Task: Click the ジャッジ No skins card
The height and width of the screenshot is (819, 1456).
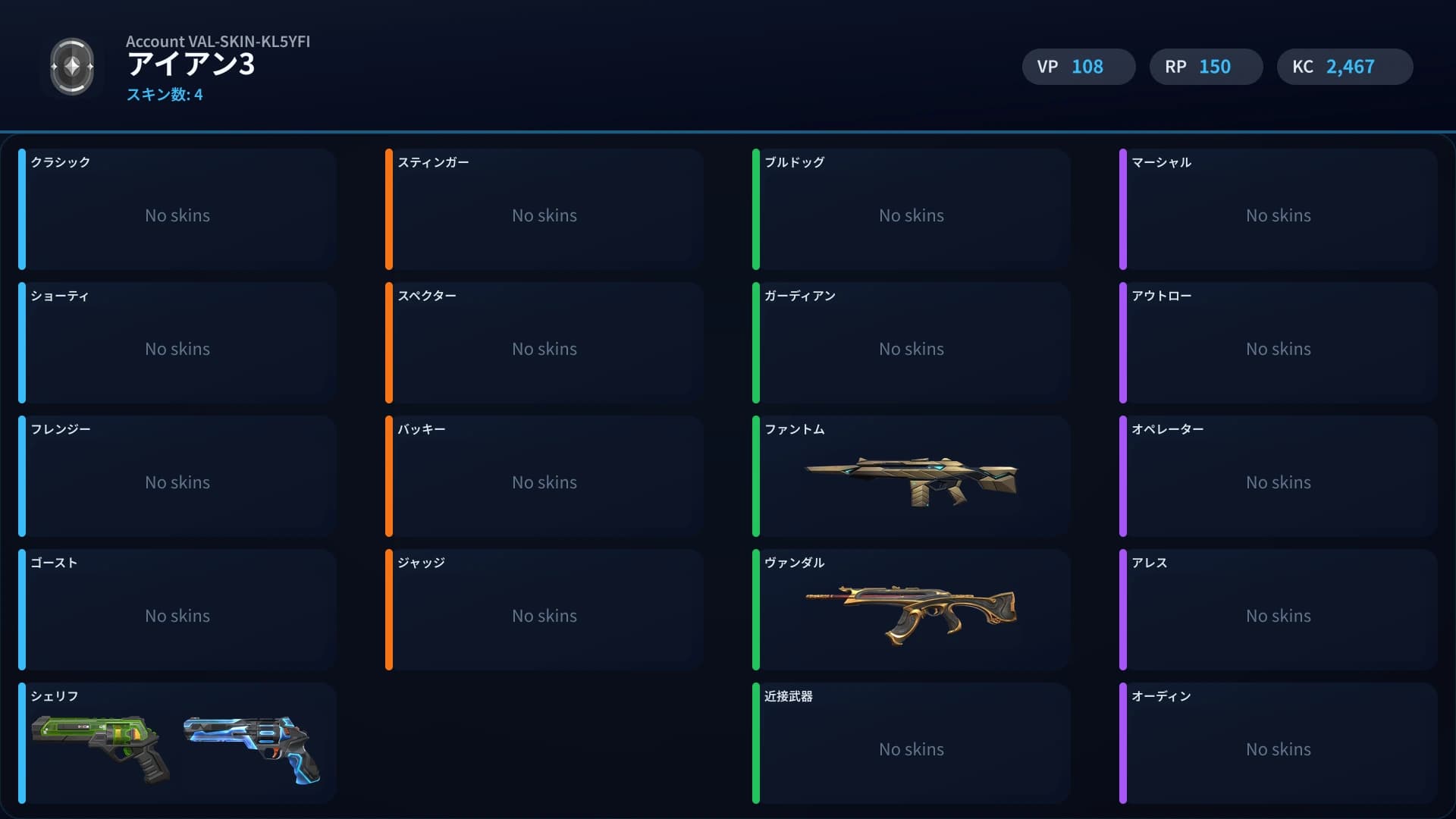Action: pos(544,610)
